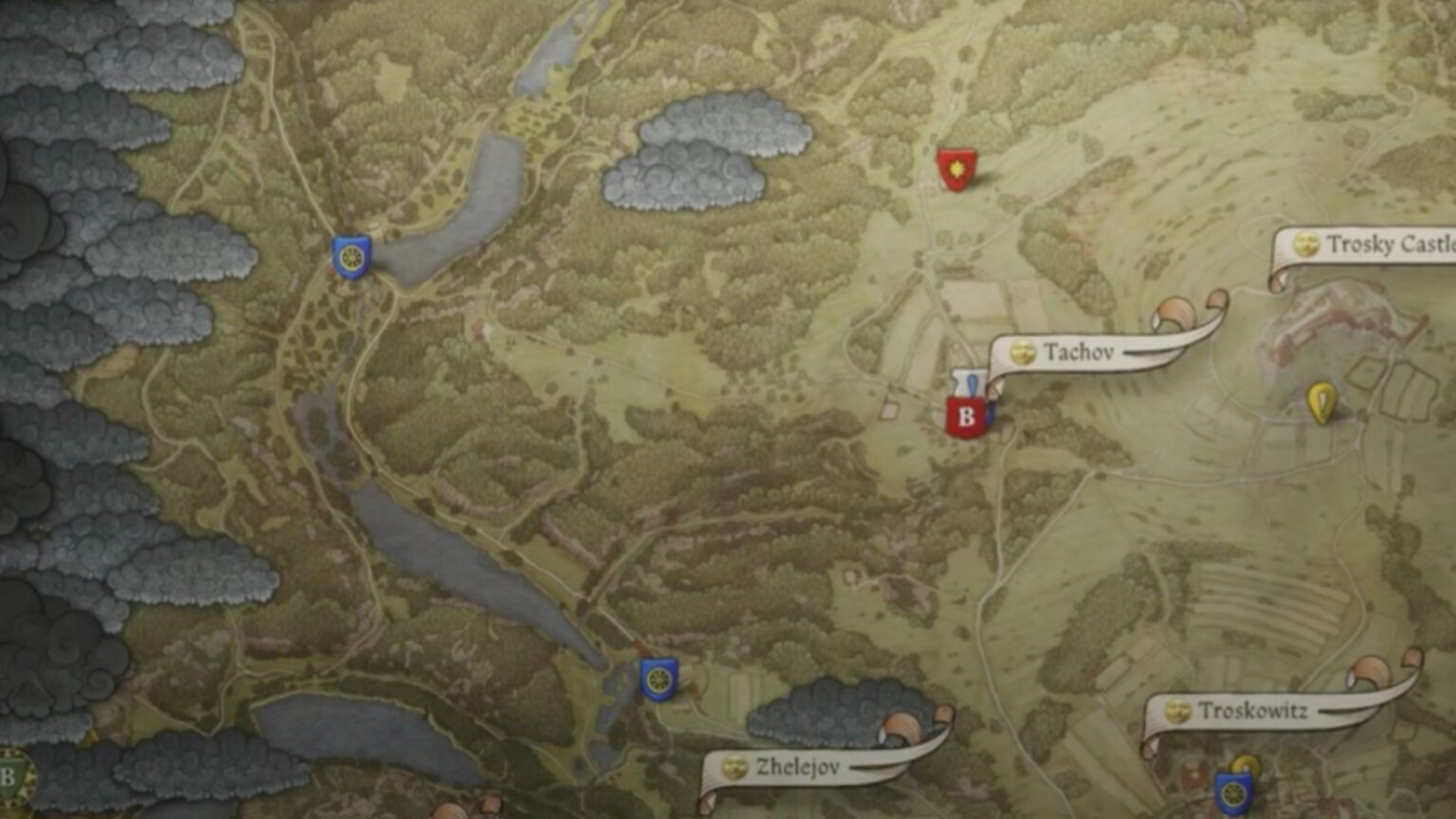
Task: Select the Troskowitz location label
Action: 1253,708
